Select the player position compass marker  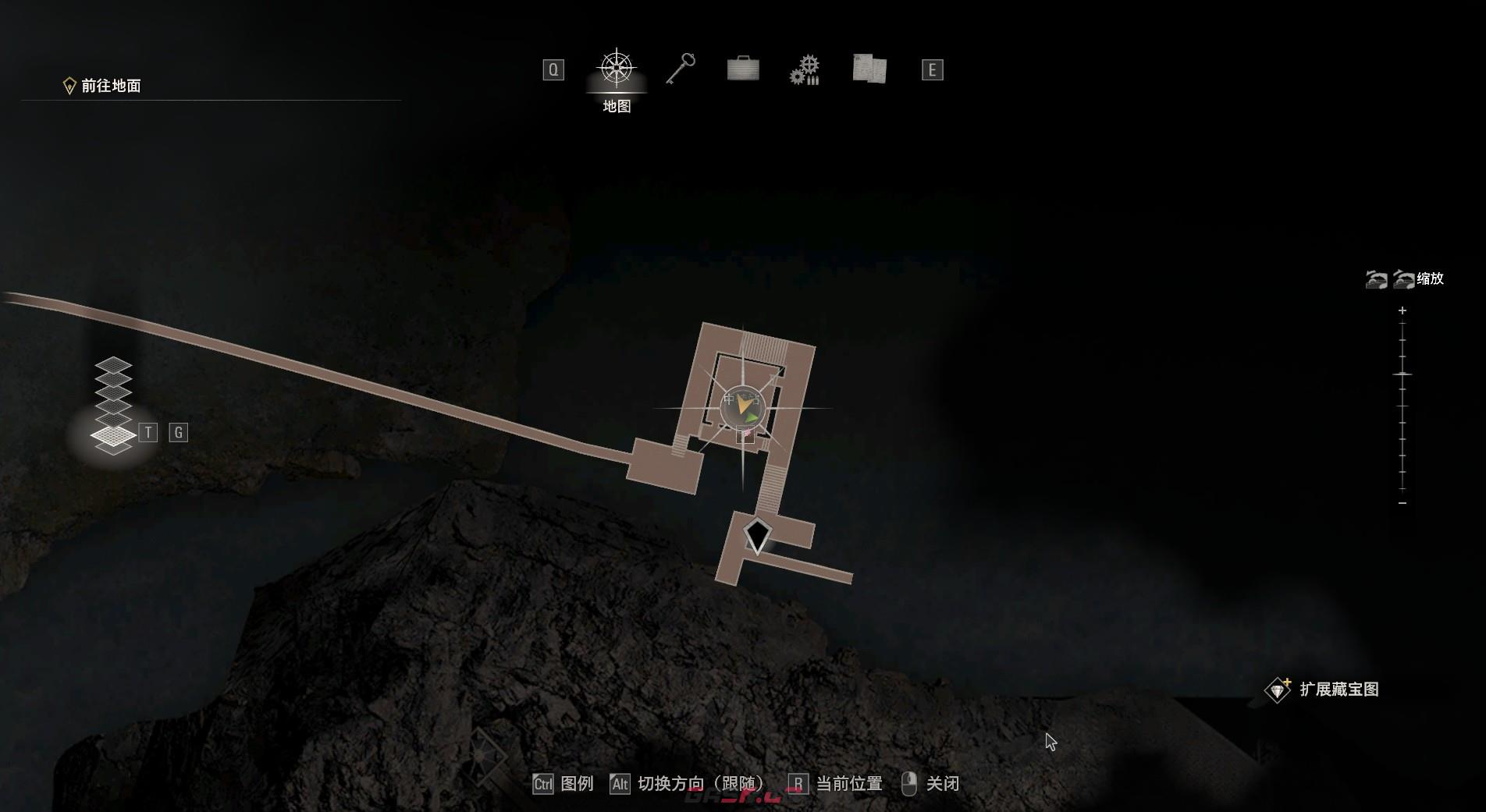click(741, 406)
